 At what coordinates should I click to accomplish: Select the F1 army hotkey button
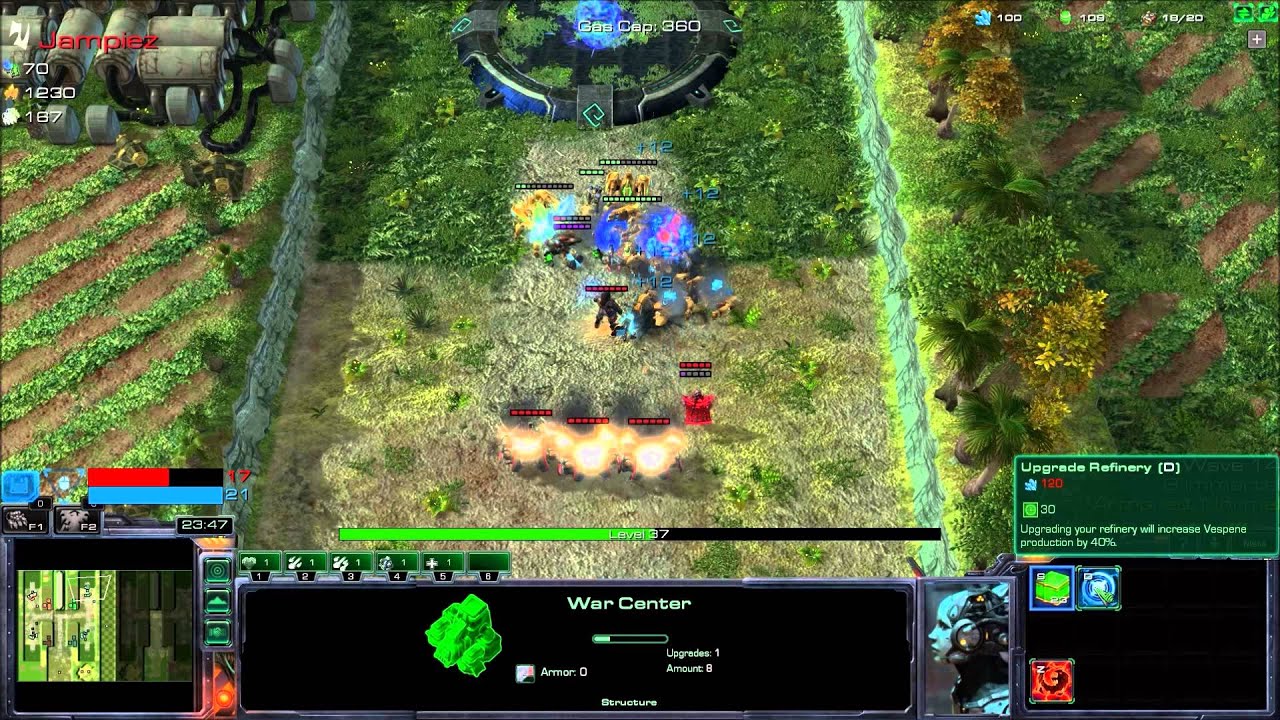pos(25,519)
